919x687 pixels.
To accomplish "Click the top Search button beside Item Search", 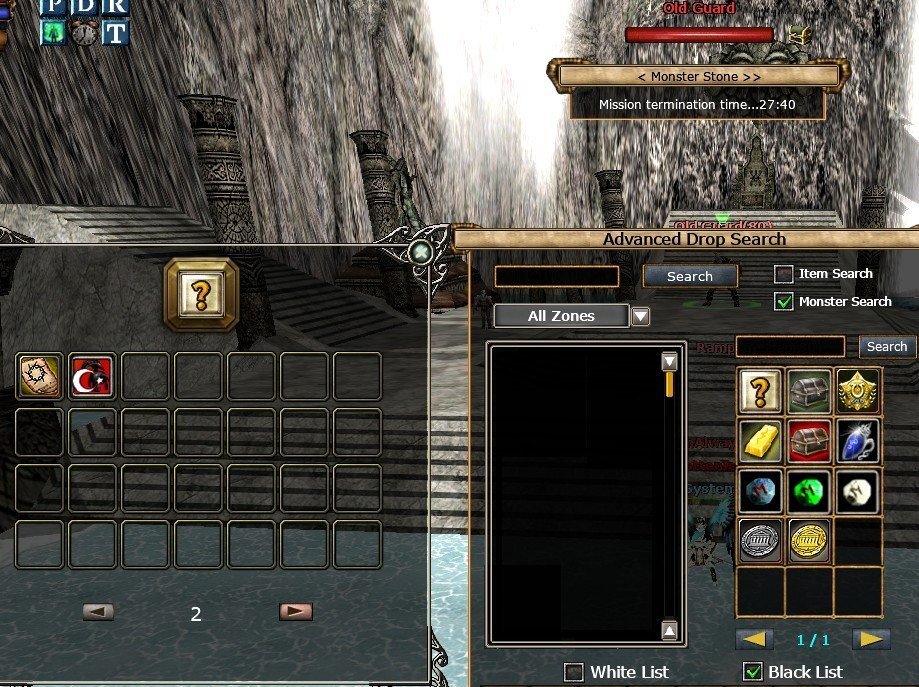I will click(690, 276).
